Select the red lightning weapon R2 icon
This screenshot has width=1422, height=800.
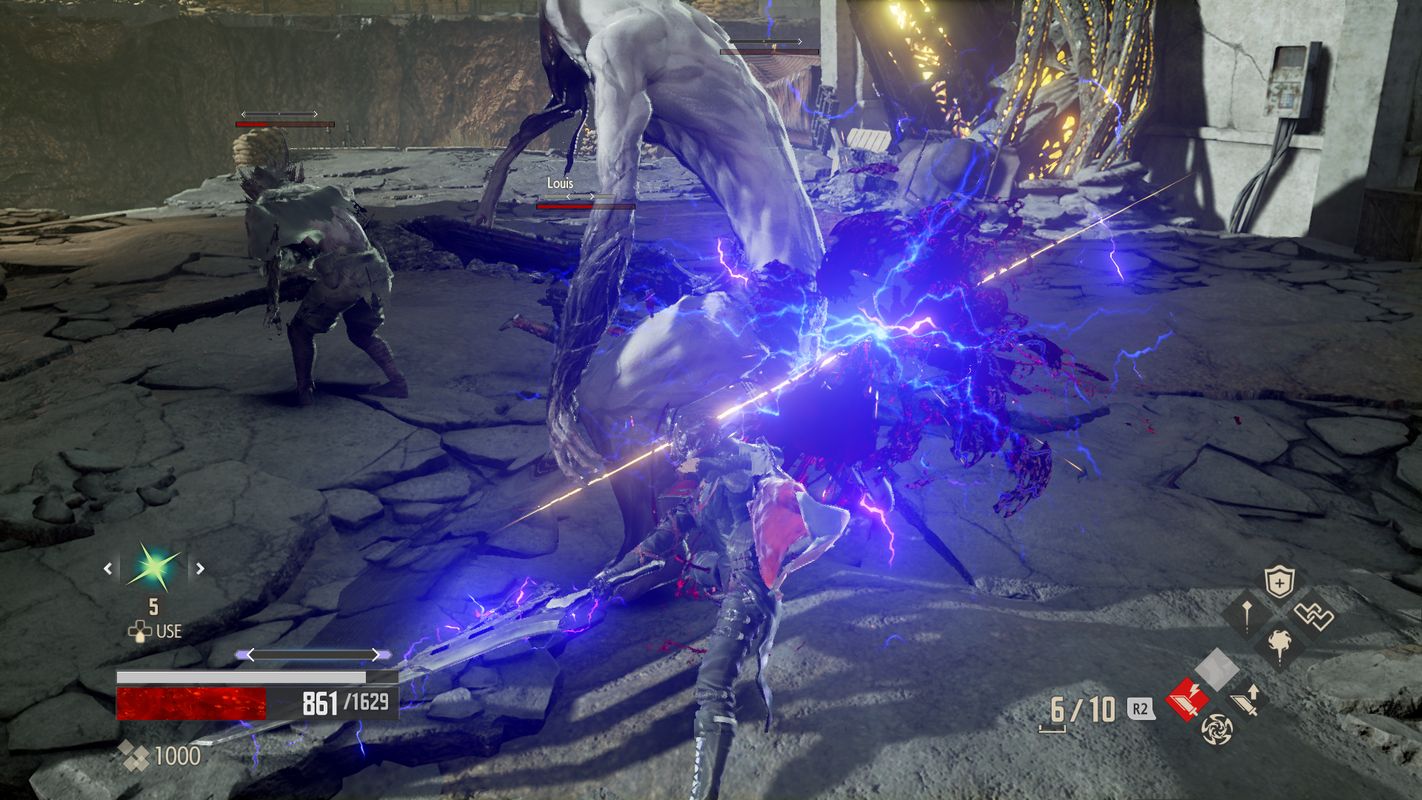(x=1188, y=697)
